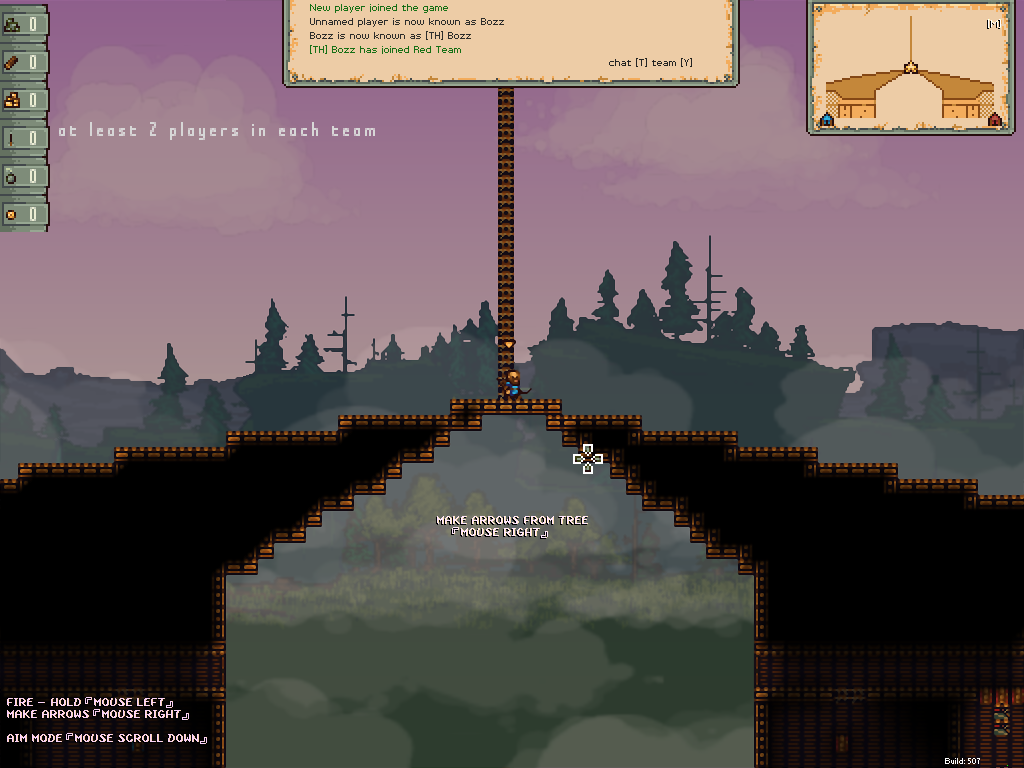This screenshot has width=1024, height=768.
Task: Select the arrow ammo slot
Action: pyautogui.click(x=23, y=138)
